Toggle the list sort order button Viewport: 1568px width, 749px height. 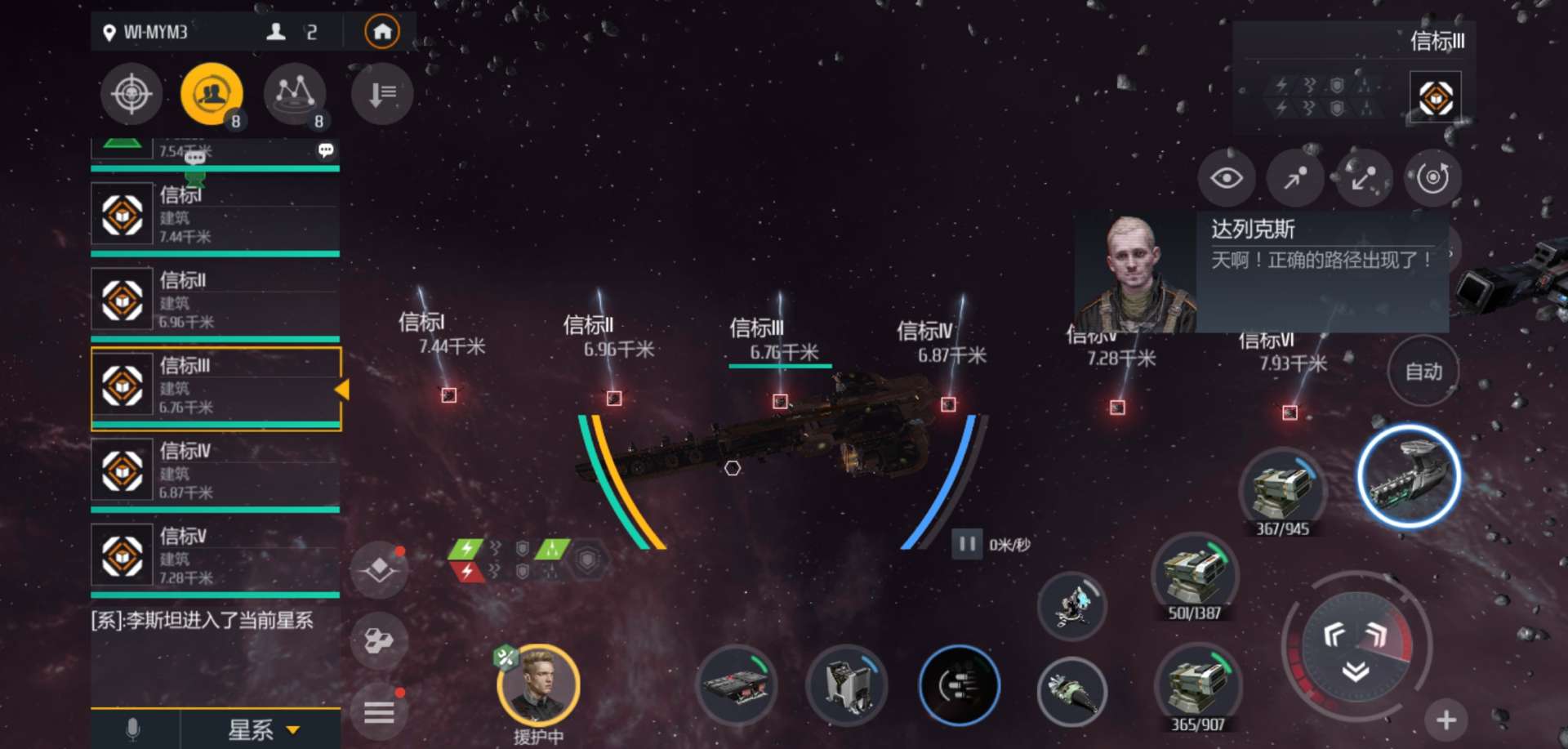[381, 94]
